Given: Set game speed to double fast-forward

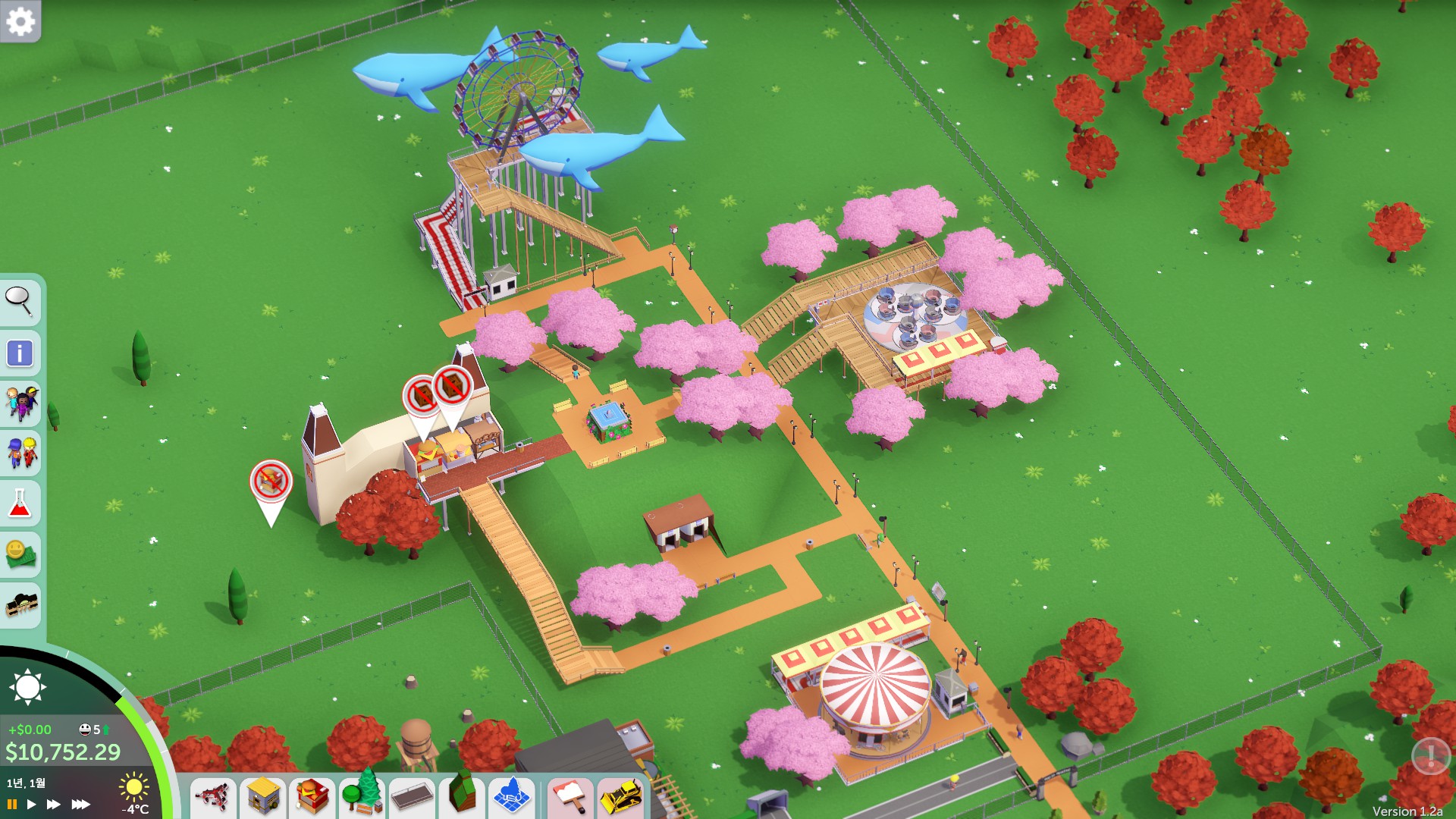Looking at the screenshot, I should click(53, 804).
